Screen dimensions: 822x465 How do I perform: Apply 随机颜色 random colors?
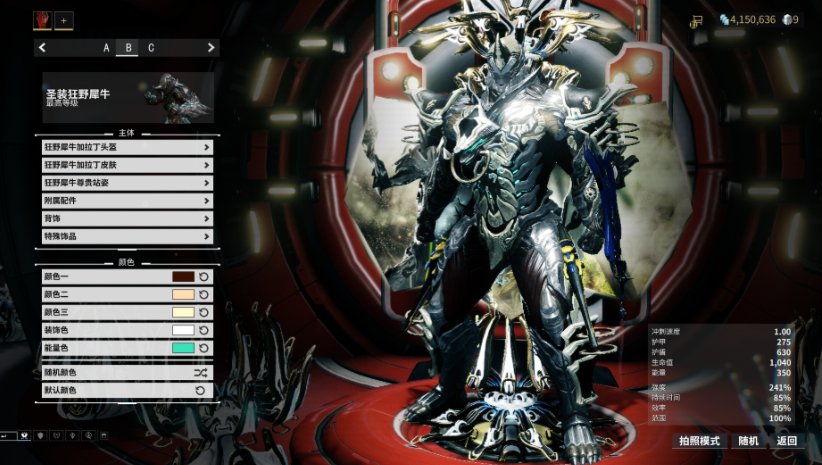pyautogui.click(x=126, y=372)
